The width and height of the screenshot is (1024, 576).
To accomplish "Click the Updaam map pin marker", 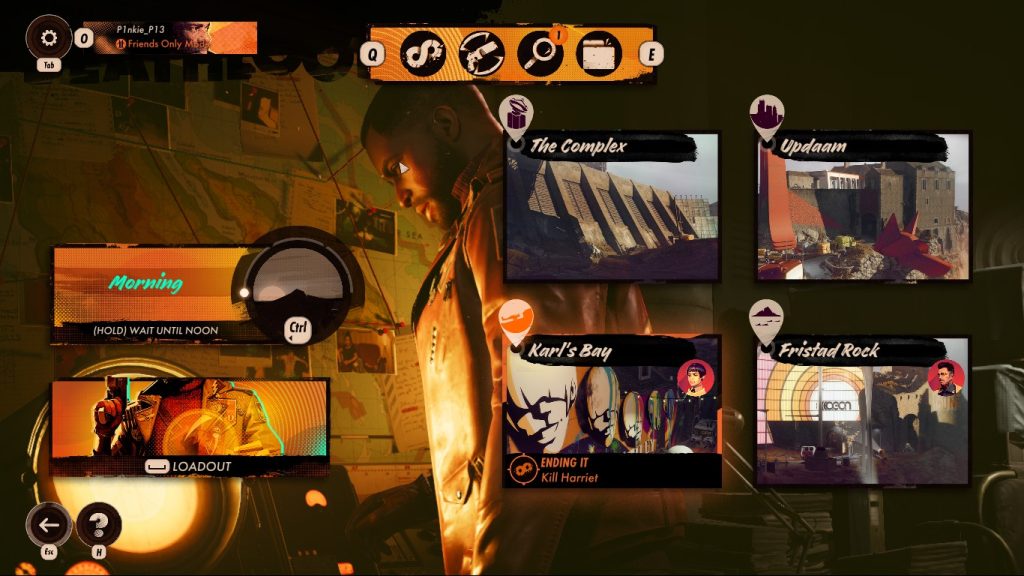I will [767, 115].
